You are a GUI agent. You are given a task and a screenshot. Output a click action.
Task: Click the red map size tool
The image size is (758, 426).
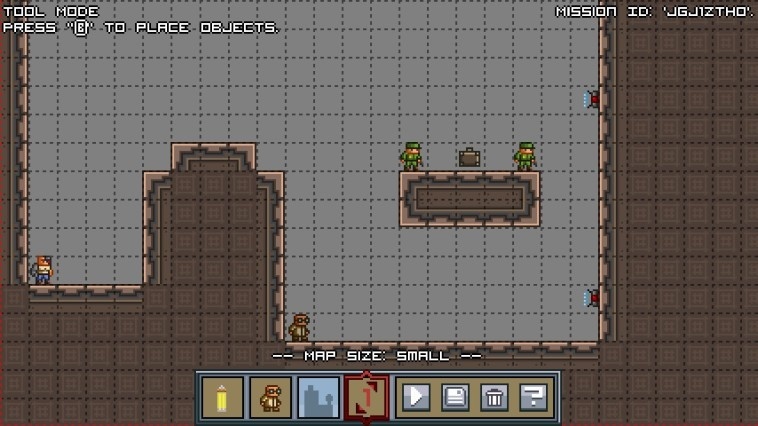click(366, 397)
